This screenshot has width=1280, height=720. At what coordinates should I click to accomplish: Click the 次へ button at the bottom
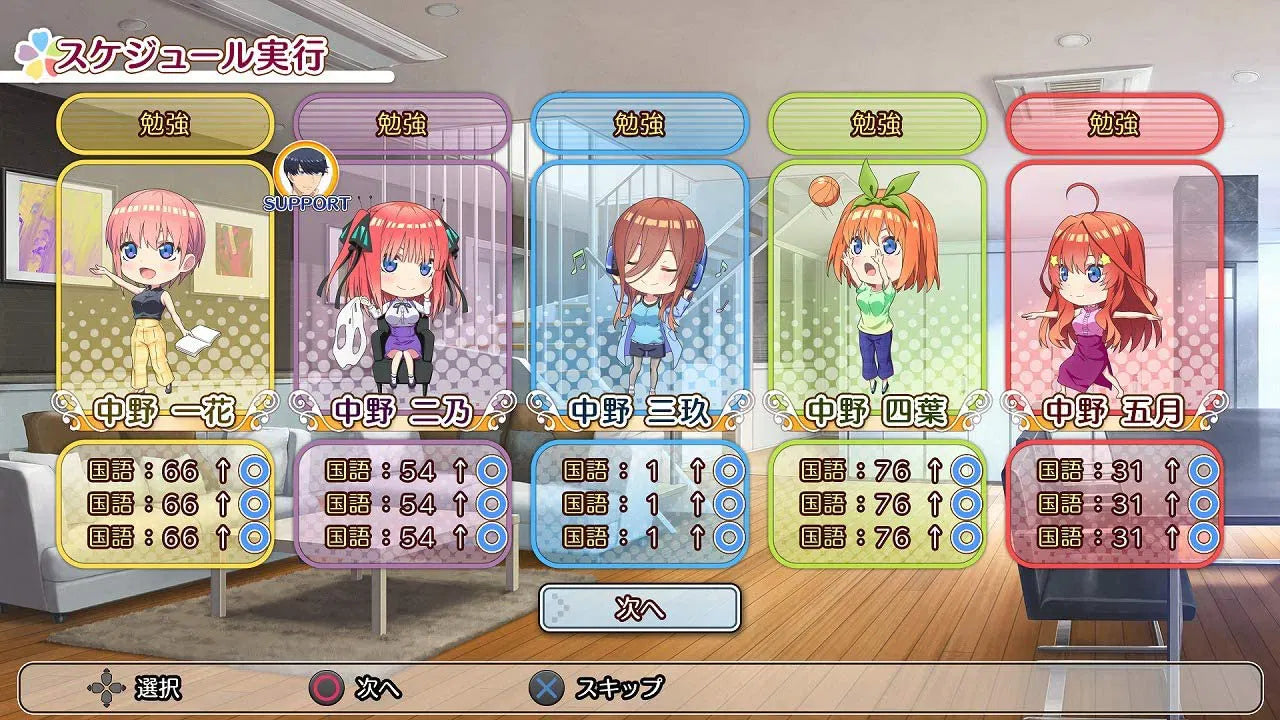click(640, 606)
